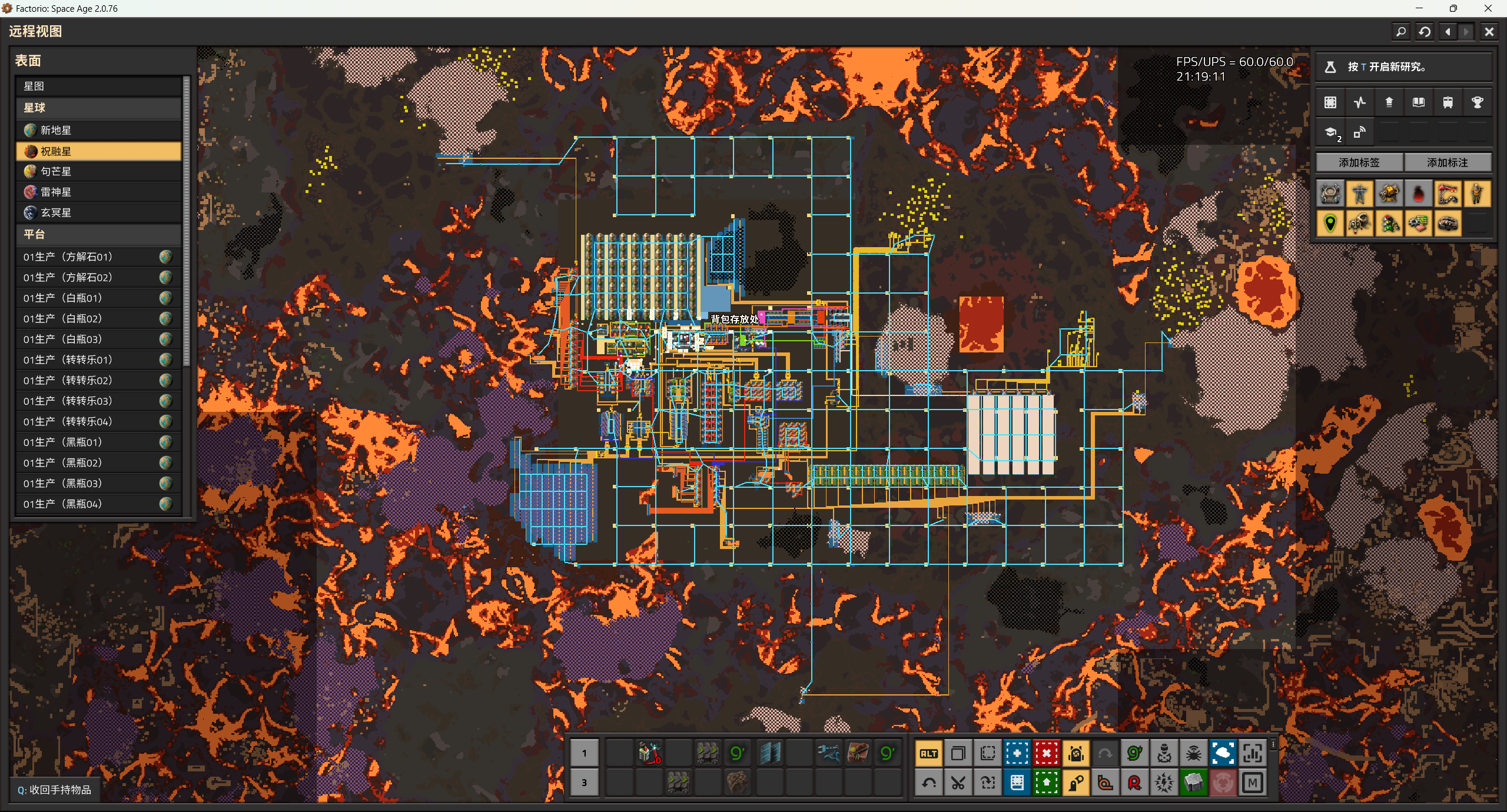The height and width of the screenshot is (812, 1507).
Task: Activate the cut scissors tool
Action: (958, 783)
